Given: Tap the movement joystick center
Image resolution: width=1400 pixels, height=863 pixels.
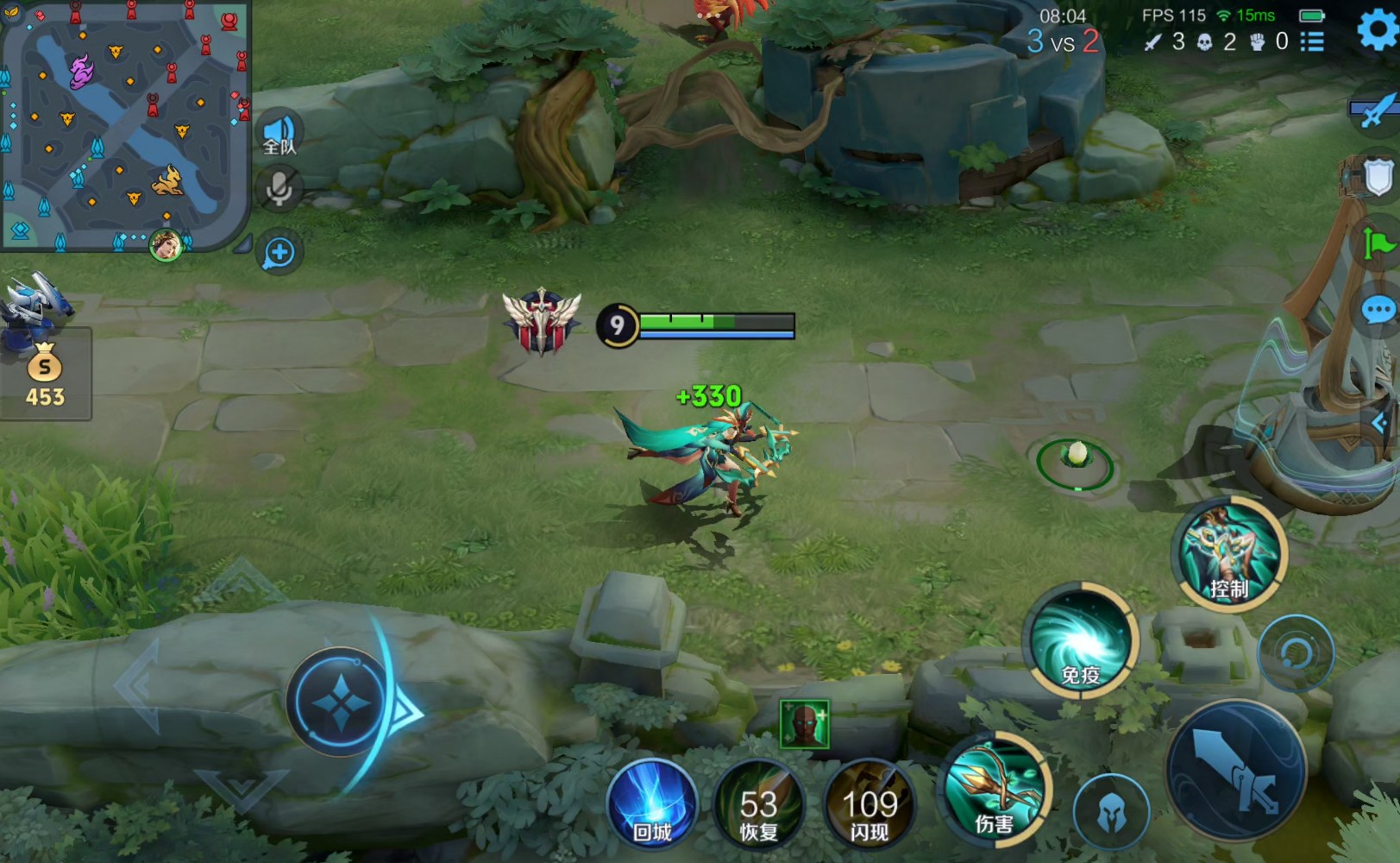Looking at the screenshot, I should tap(341, 702).
